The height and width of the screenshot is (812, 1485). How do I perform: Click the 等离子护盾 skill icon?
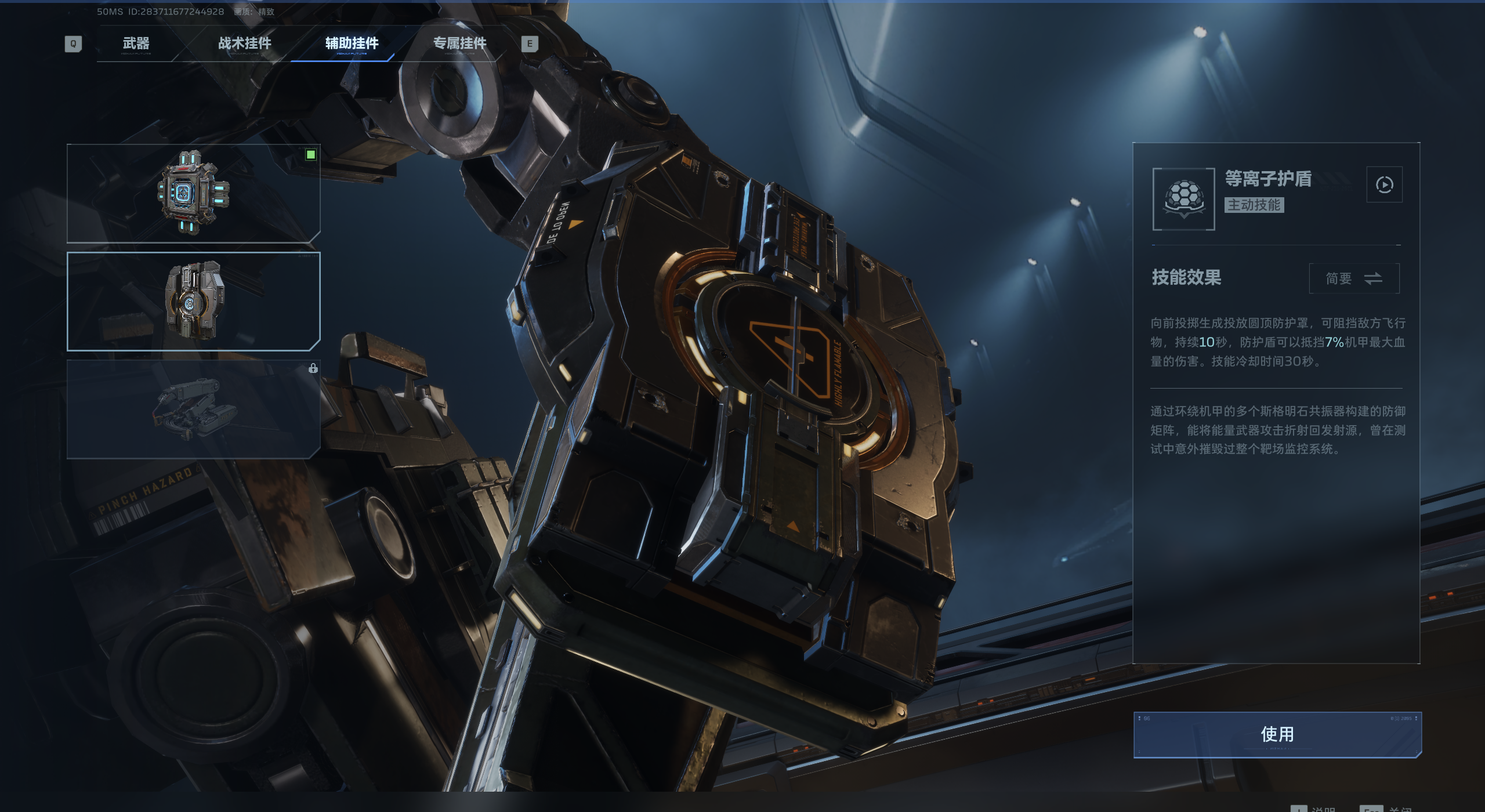coord(1183,199)
